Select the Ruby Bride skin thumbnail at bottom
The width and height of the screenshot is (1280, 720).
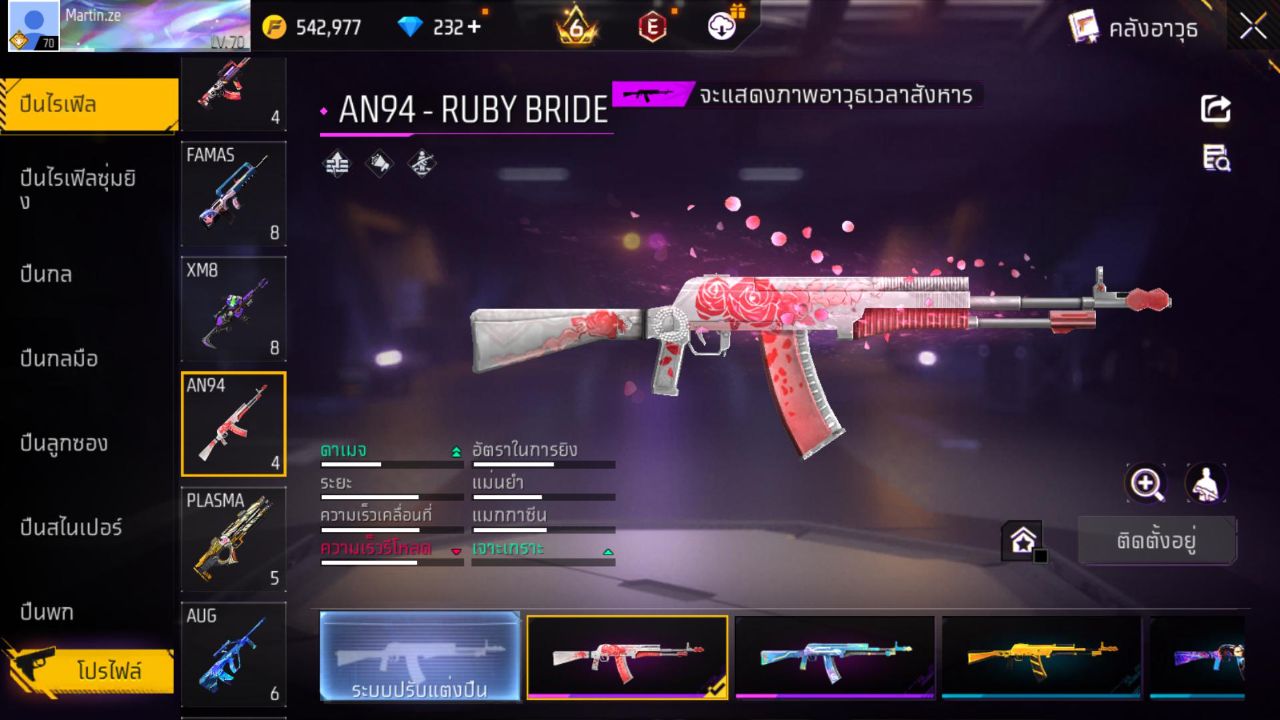click(627, 656)
